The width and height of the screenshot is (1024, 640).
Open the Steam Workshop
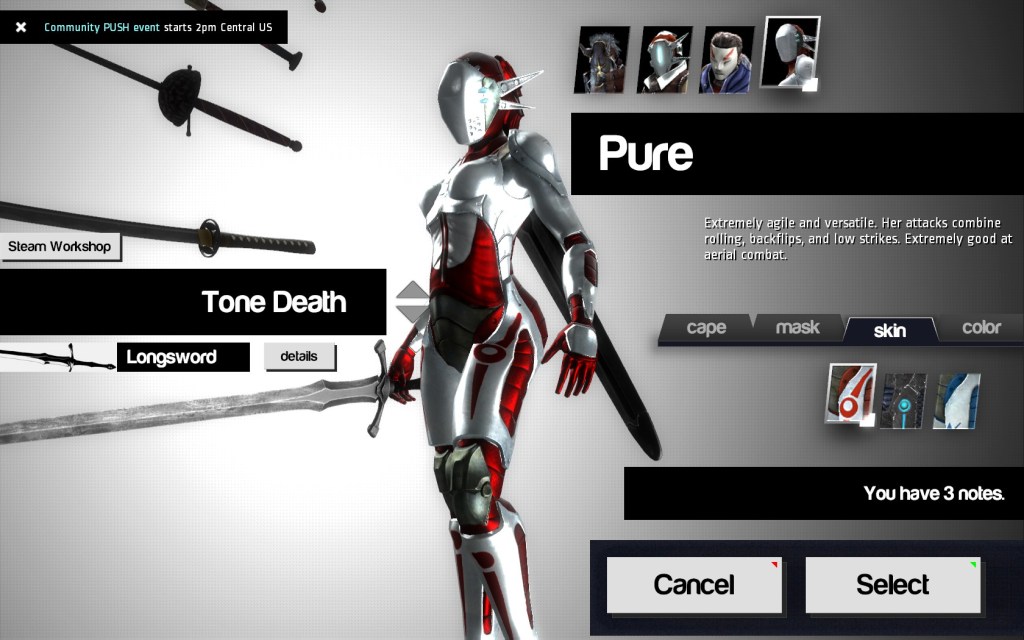pos(60,246)
